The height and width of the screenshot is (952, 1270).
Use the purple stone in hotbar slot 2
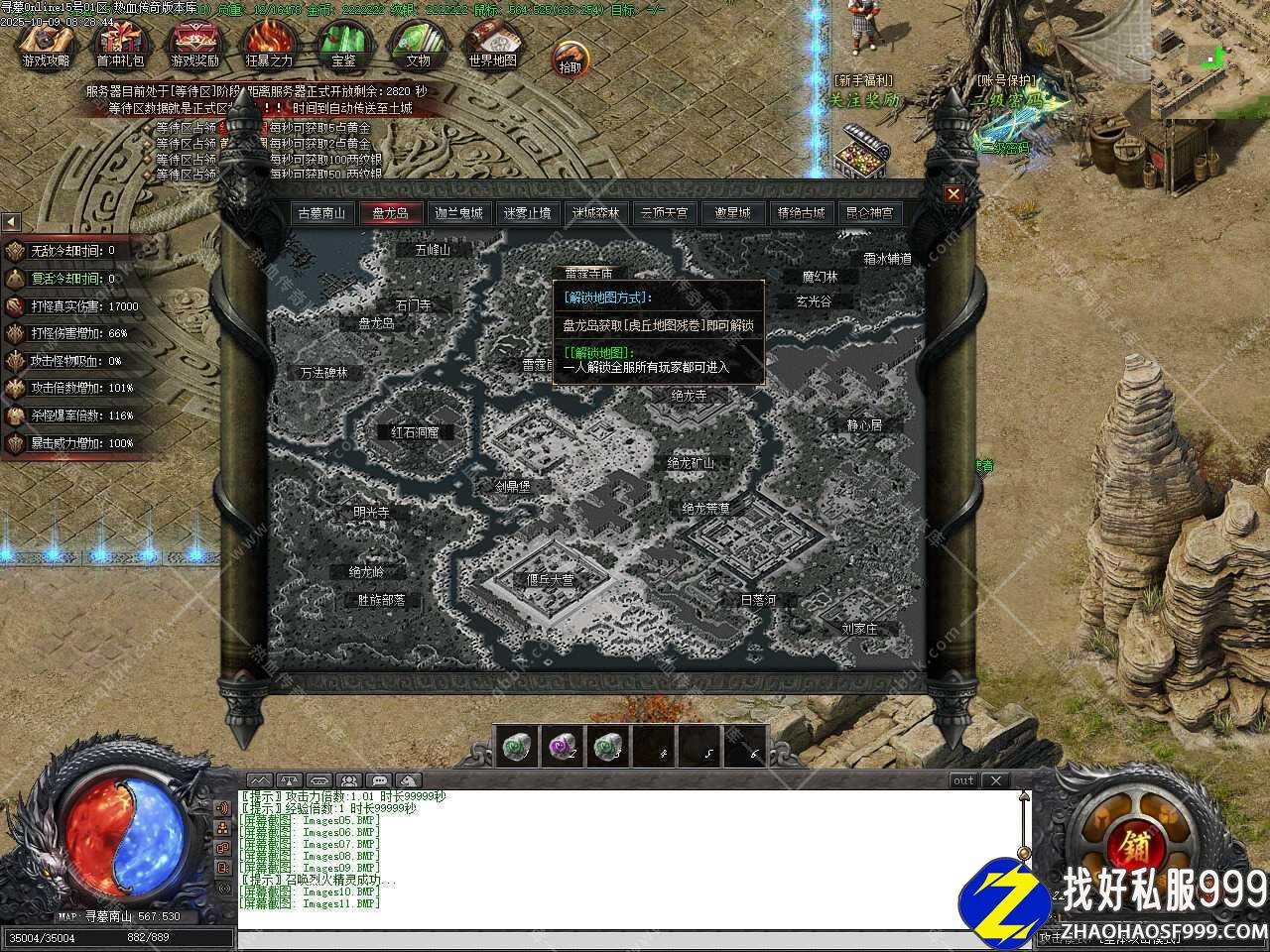(x=562, y=746)
